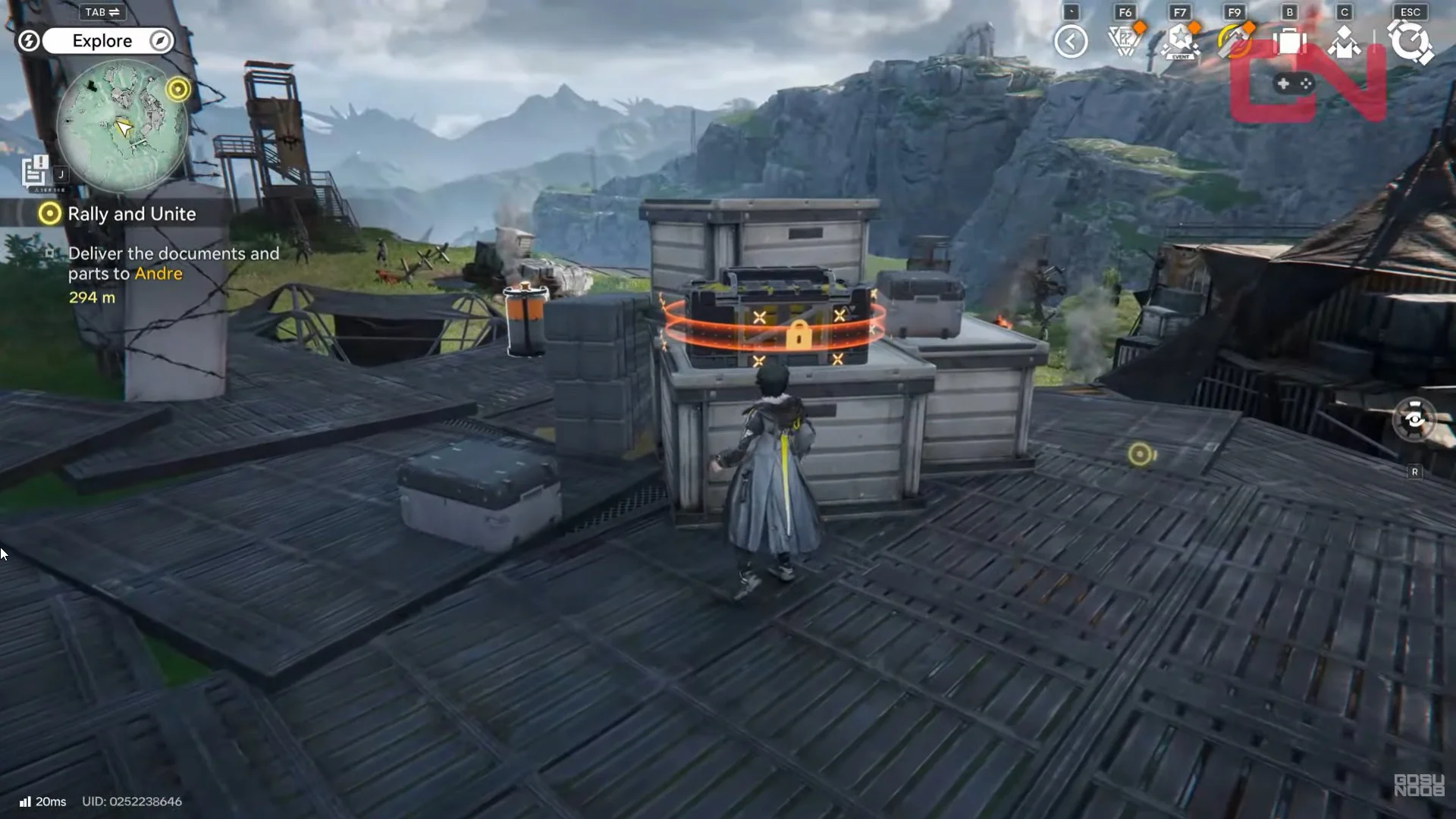
Task: Expand the Rally and Unite quest entry
Action: [x=133, y=214]
